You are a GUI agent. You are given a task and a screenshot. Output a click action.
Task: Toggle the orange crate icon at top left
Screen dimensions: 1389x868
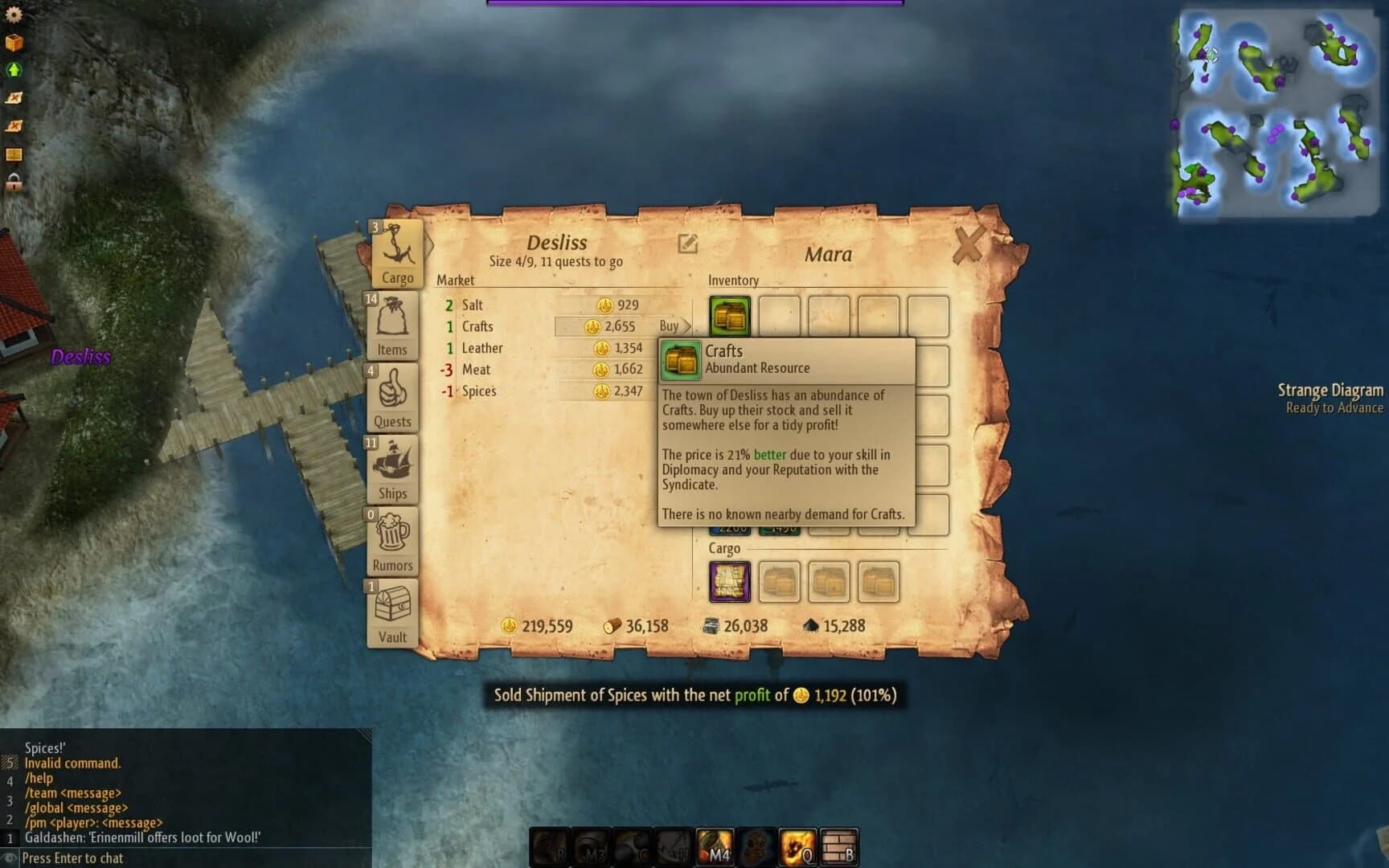pos(13,42)
